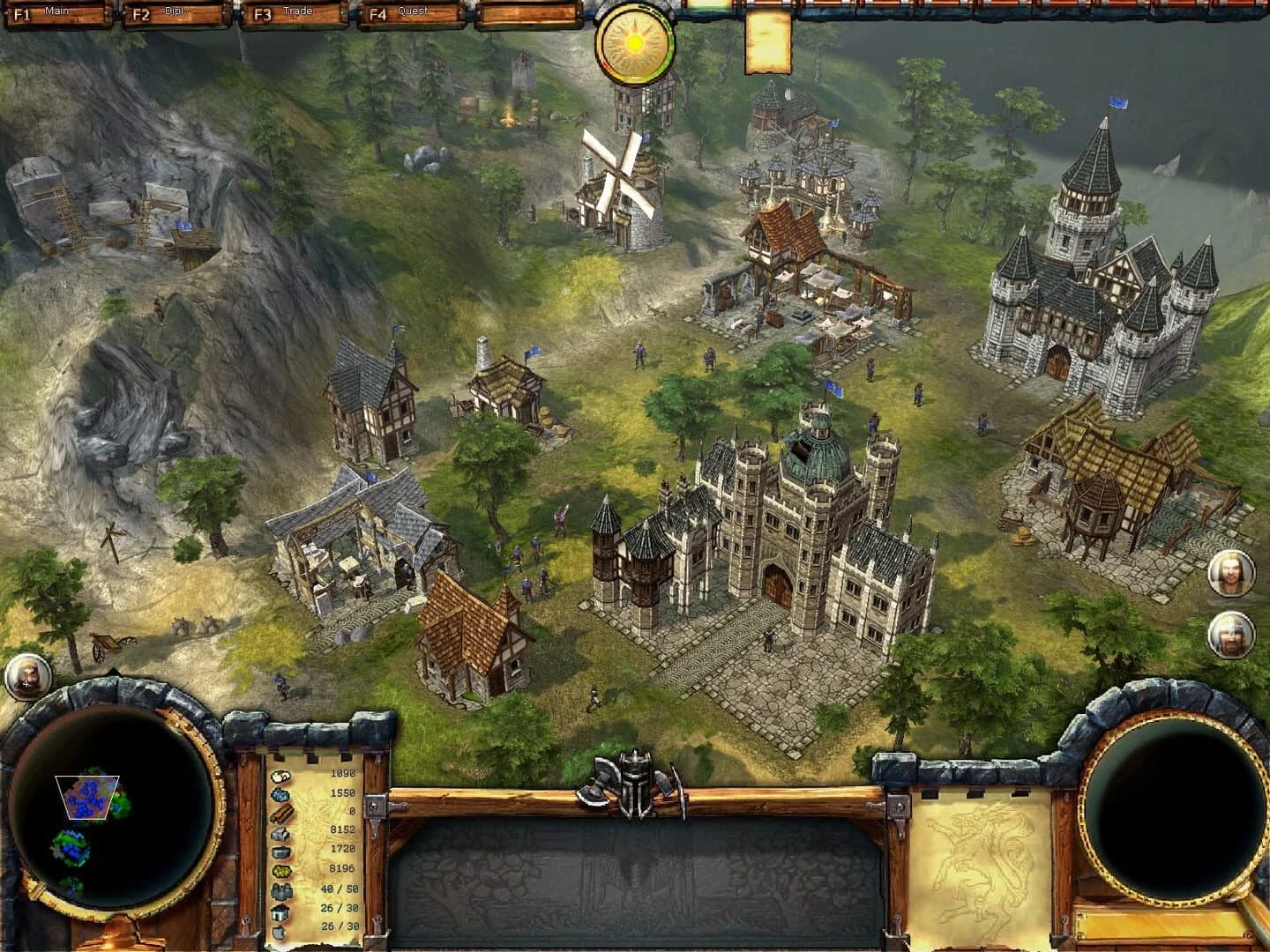Screen dimensions: 1270x952
Task: Toggle the stone block resource display showing 1720
Action: 280,851
